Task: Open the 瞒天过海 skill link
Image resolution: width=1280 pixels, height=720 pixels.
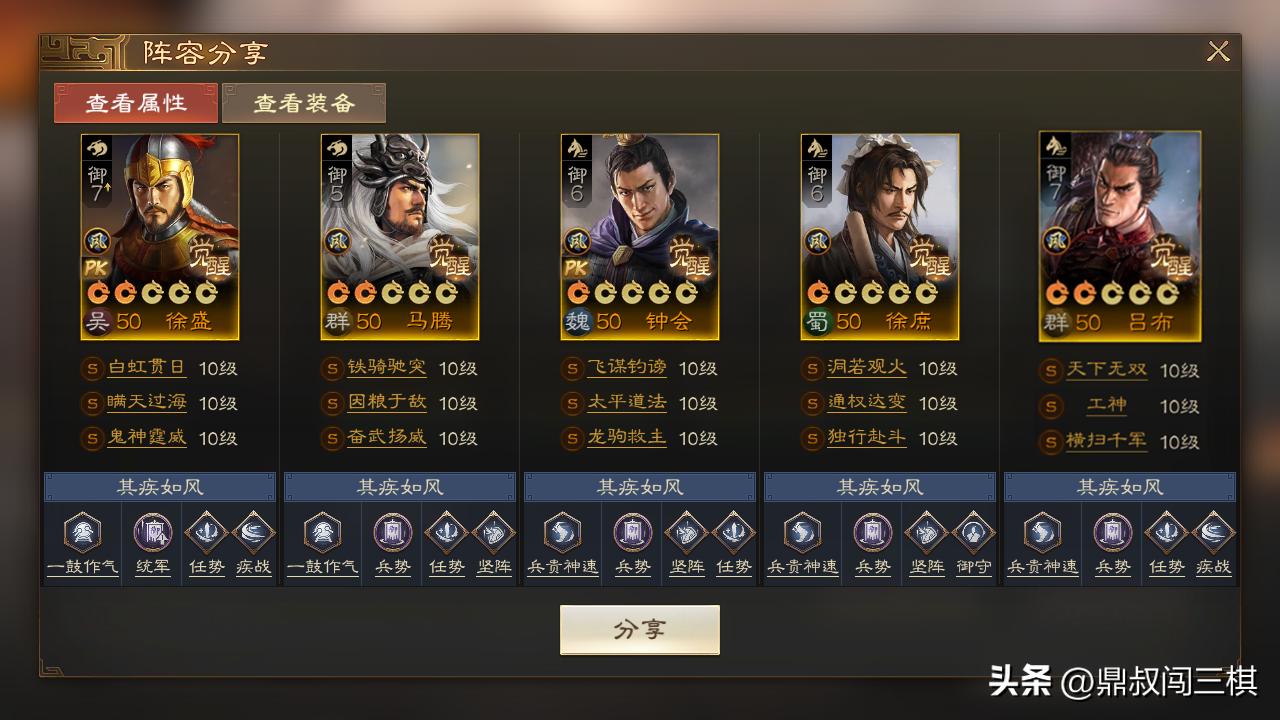Action: [147, 403]
